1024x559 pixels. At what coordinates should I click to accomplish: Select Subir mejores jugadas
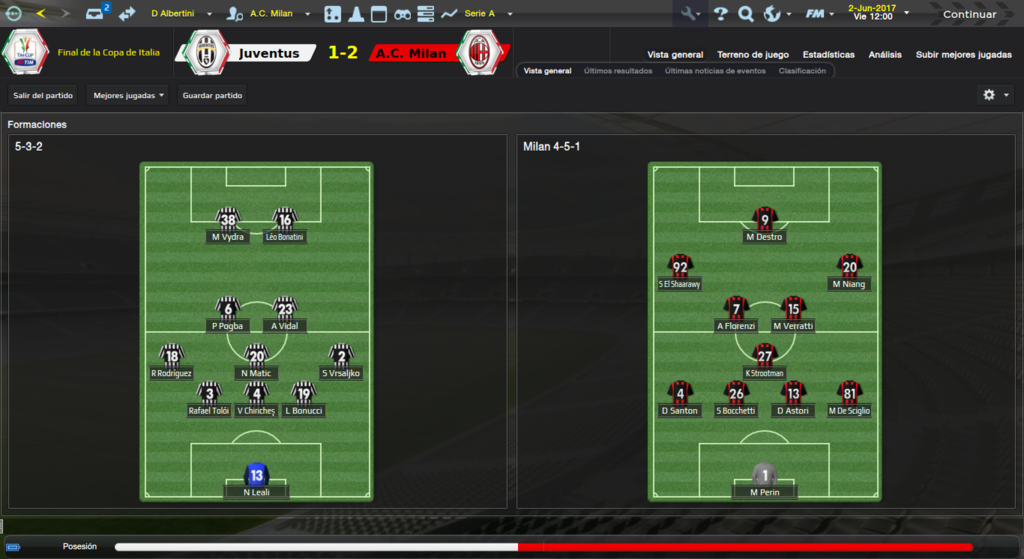tap(963, 55)
